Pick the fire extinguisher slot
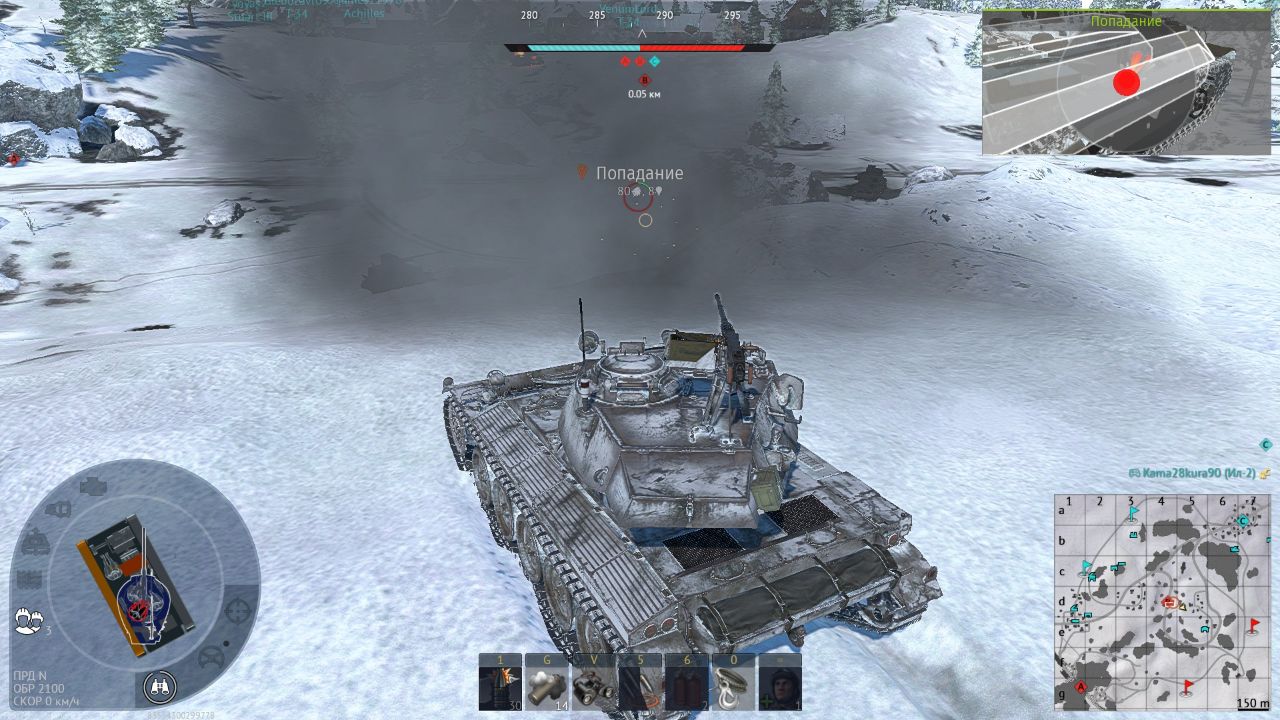 tap(686, 687)
